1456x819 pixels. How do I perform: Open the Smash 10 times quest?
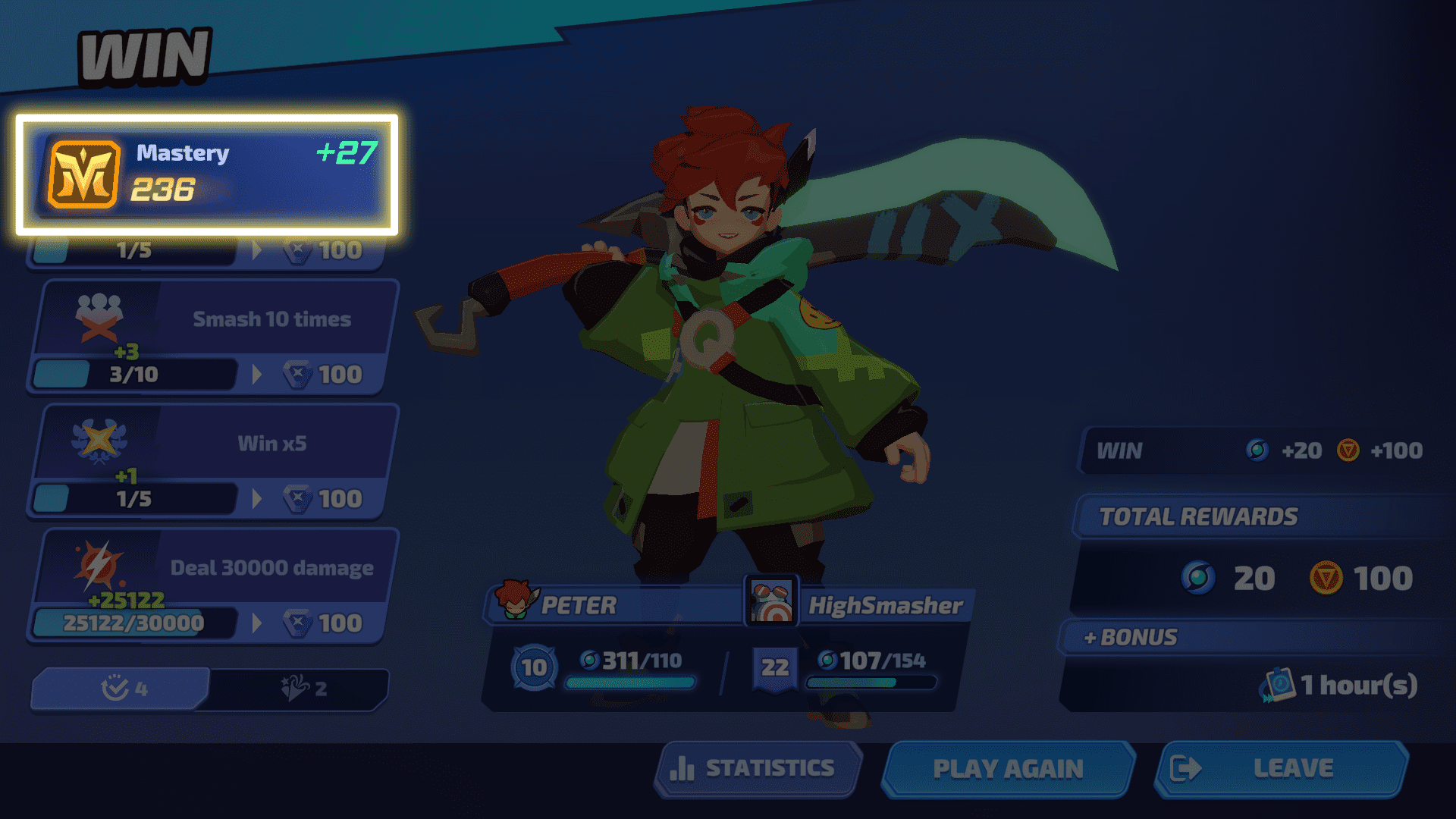coord(212,337)
